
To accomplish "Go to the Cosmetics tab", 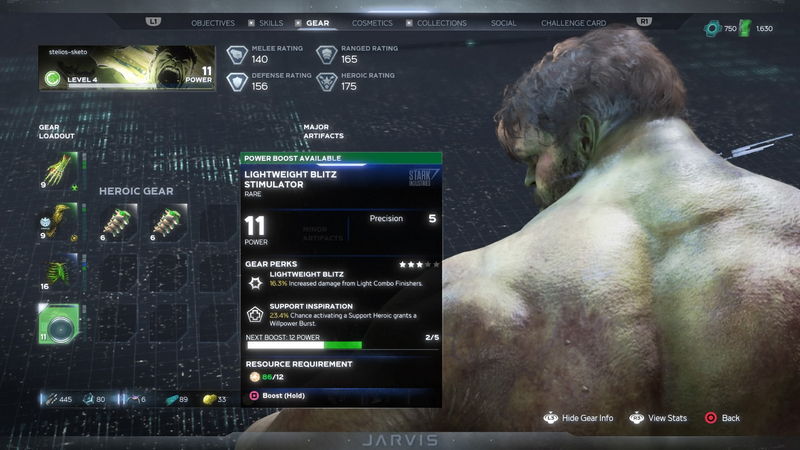I will pos(372,23).
